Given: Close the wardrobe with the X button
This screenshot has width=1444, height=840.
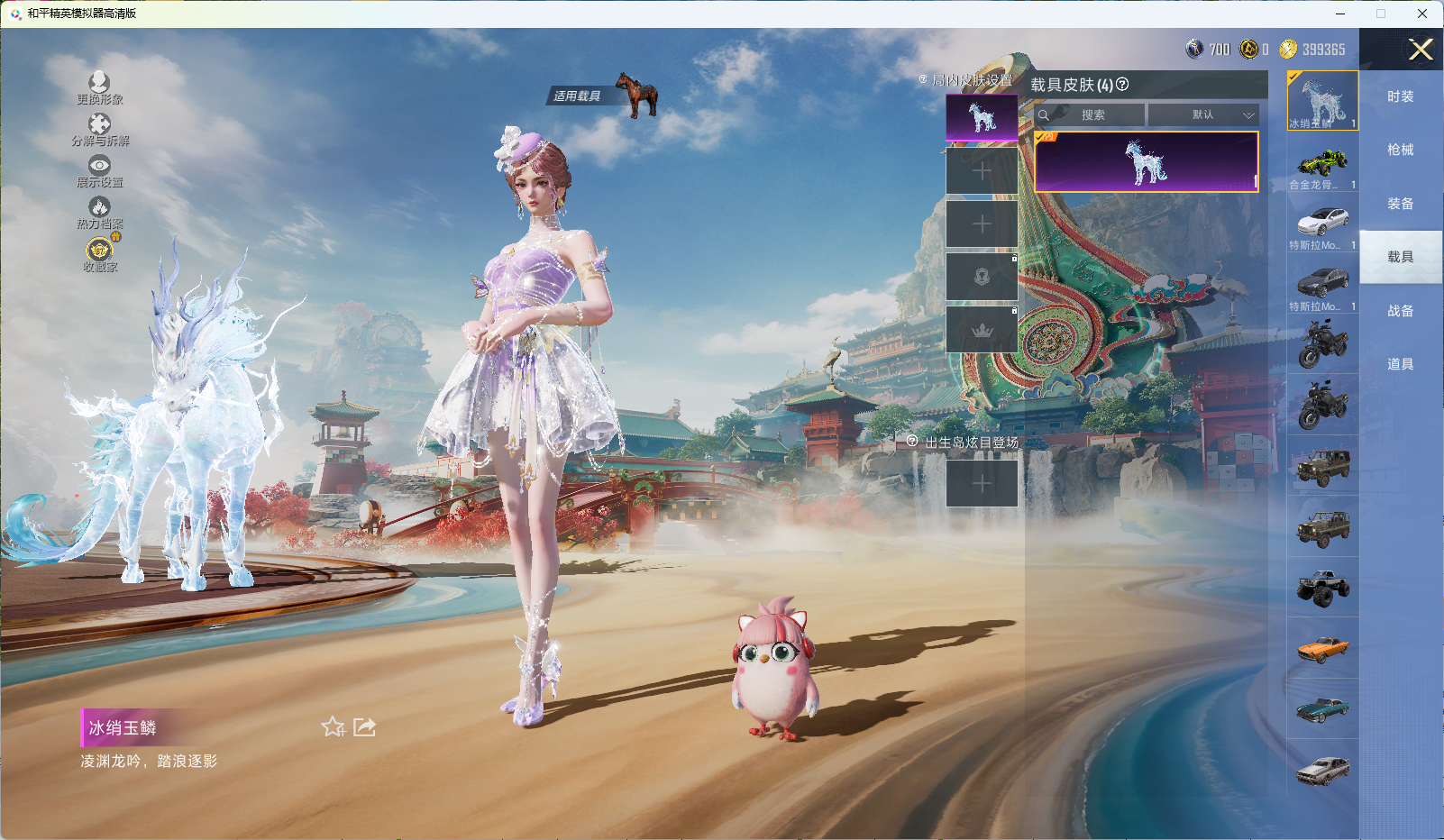Looking at the screenshot, I should (x=1421, y=50).
